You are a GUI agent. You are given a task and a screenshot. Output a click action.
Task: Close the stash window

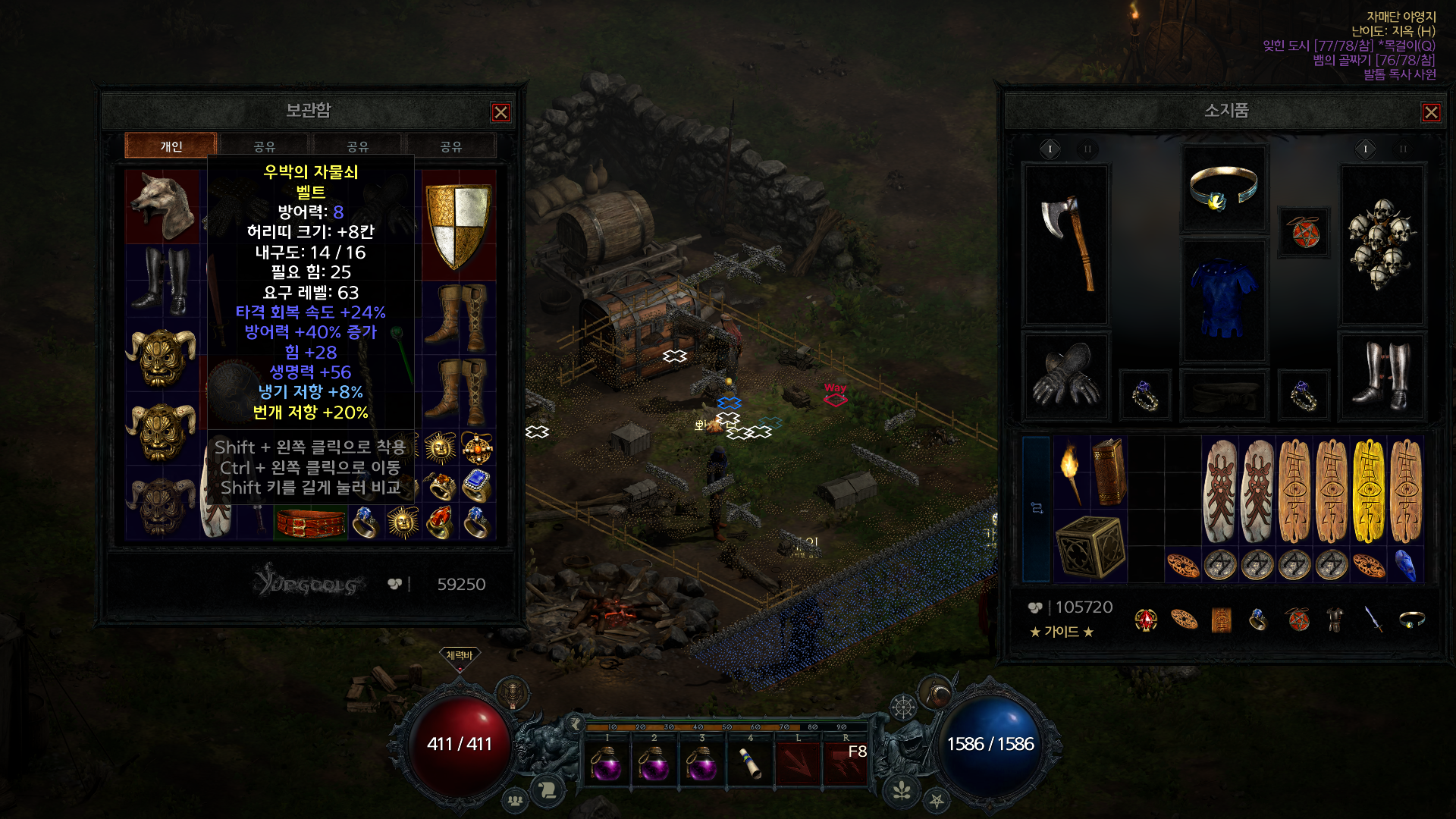point(500,112)
